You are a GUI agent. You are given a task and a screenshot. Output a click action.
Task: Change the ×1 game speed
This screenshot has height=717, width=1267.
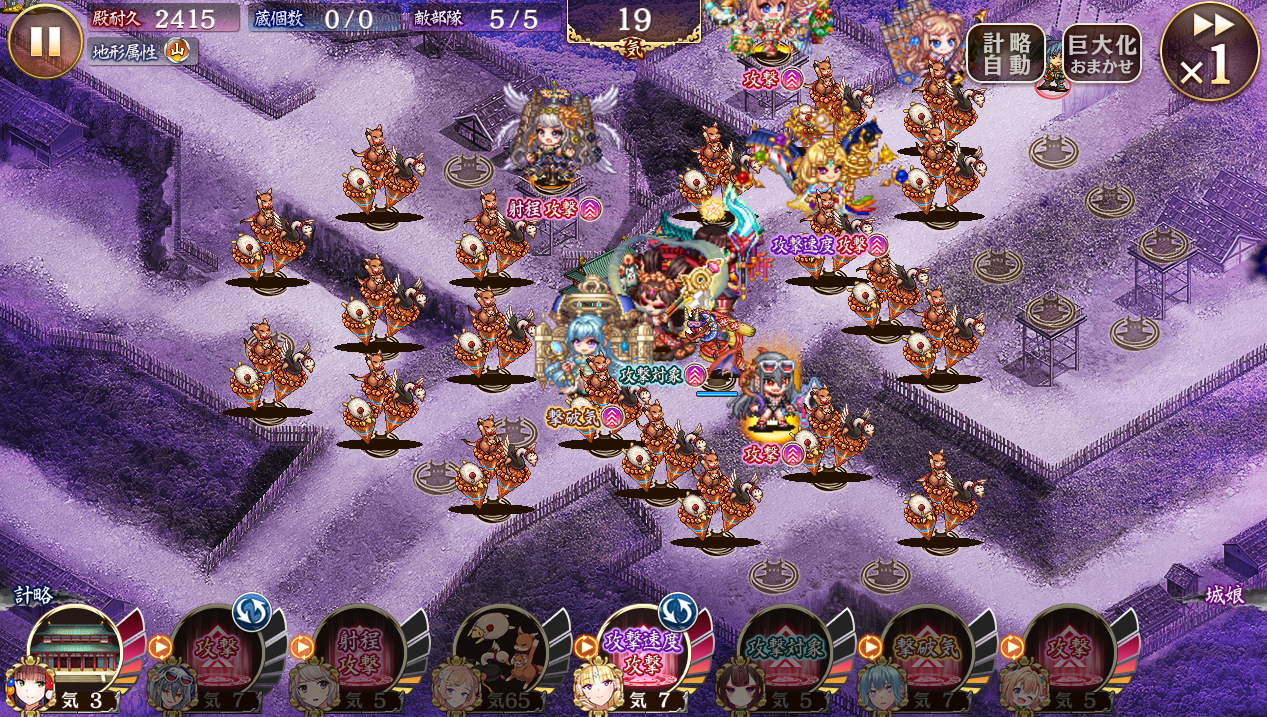point(1209,51)
